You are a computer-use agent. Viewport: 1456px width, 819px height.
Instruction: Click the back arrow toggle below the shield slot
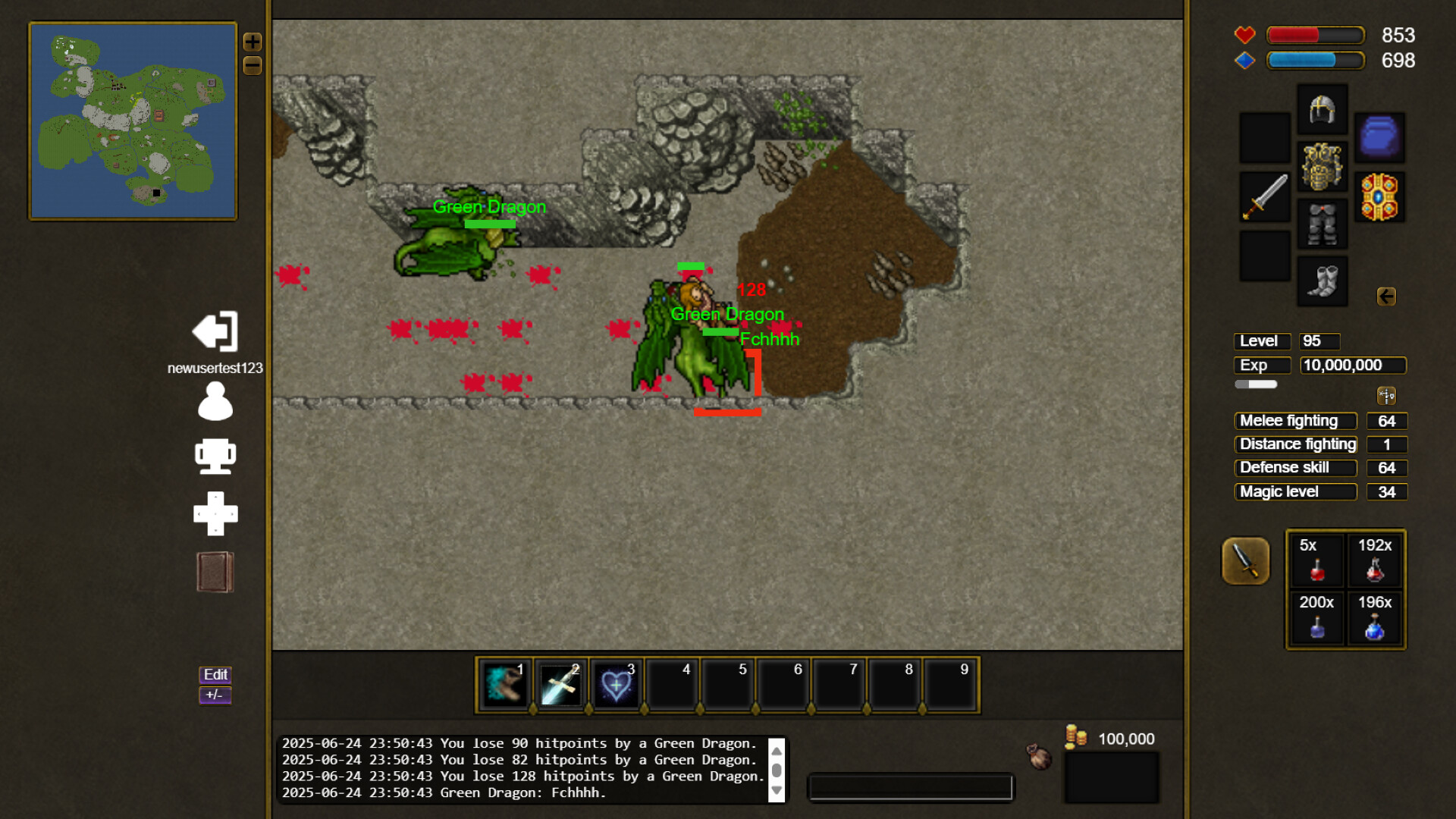tap(1388, 297)
